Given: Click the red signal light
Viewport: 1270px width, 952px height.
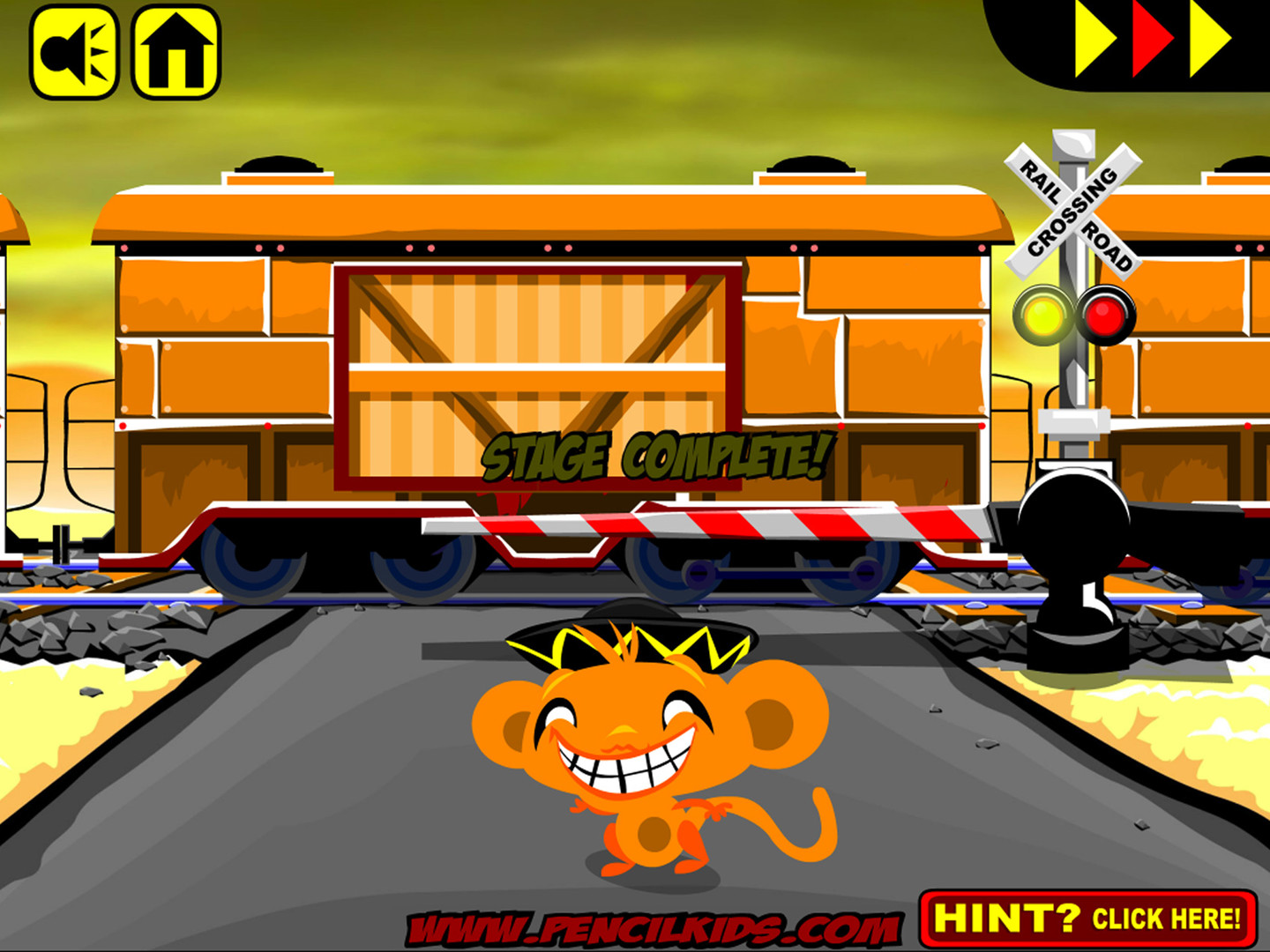Looking at the screenshot, I should [1105, 314].
